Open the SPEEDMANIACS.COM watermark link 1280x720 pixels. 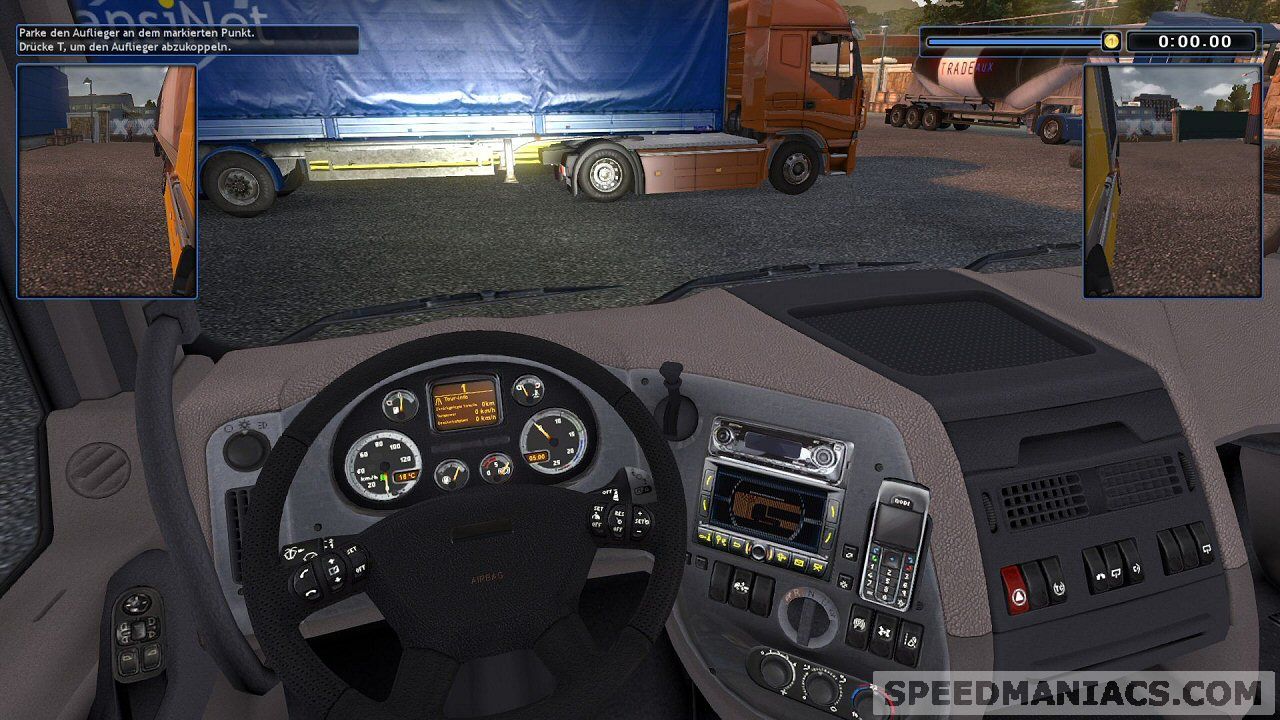tap(1073, 693)
